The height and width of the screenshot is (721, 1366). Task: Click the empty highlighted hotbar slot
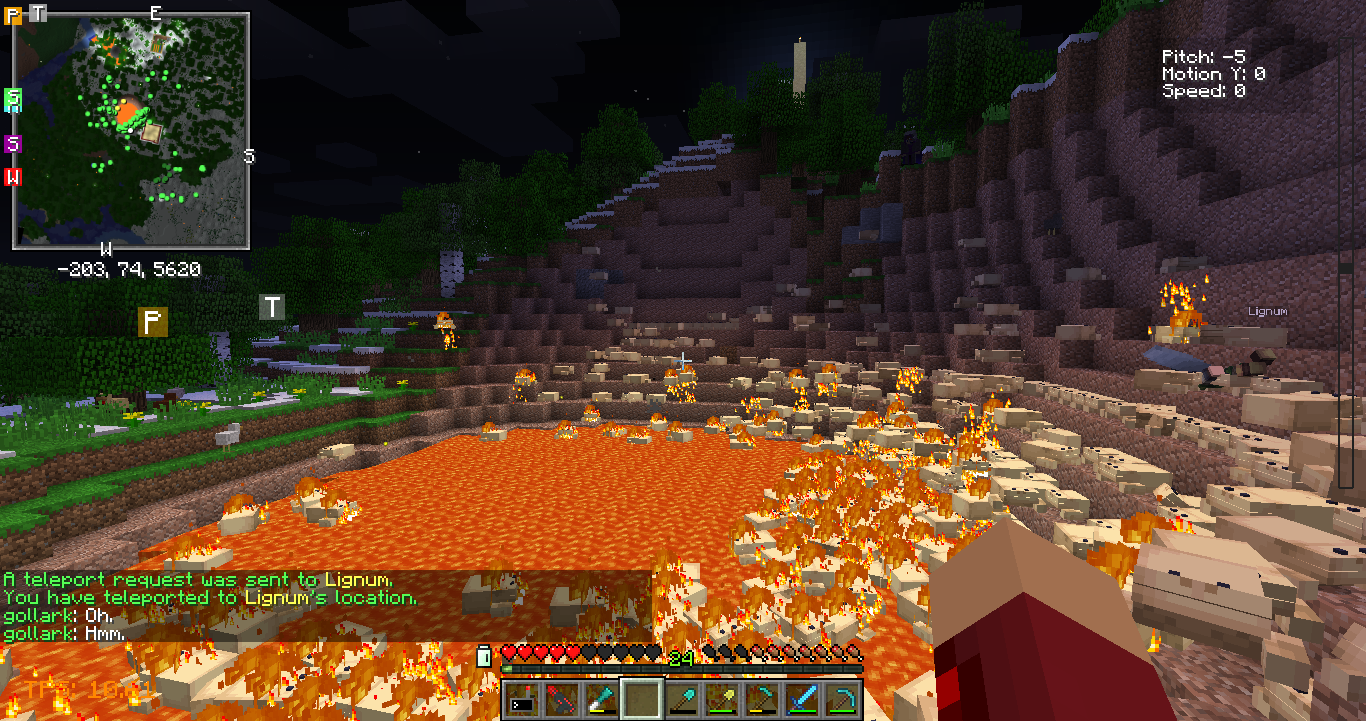[640, 699]
